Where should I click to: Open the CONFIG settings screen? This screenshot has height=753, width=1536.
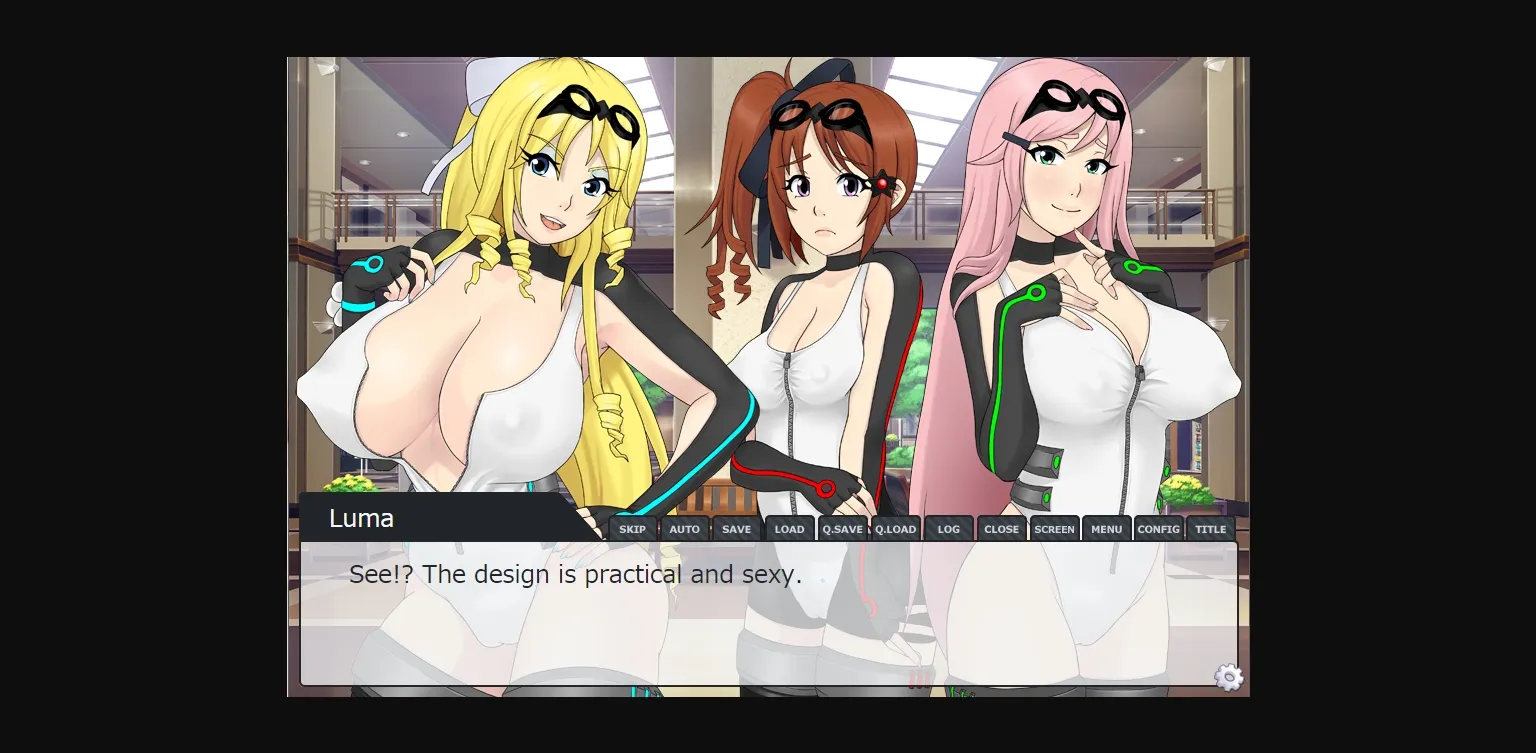click(x=1158, y=528)
